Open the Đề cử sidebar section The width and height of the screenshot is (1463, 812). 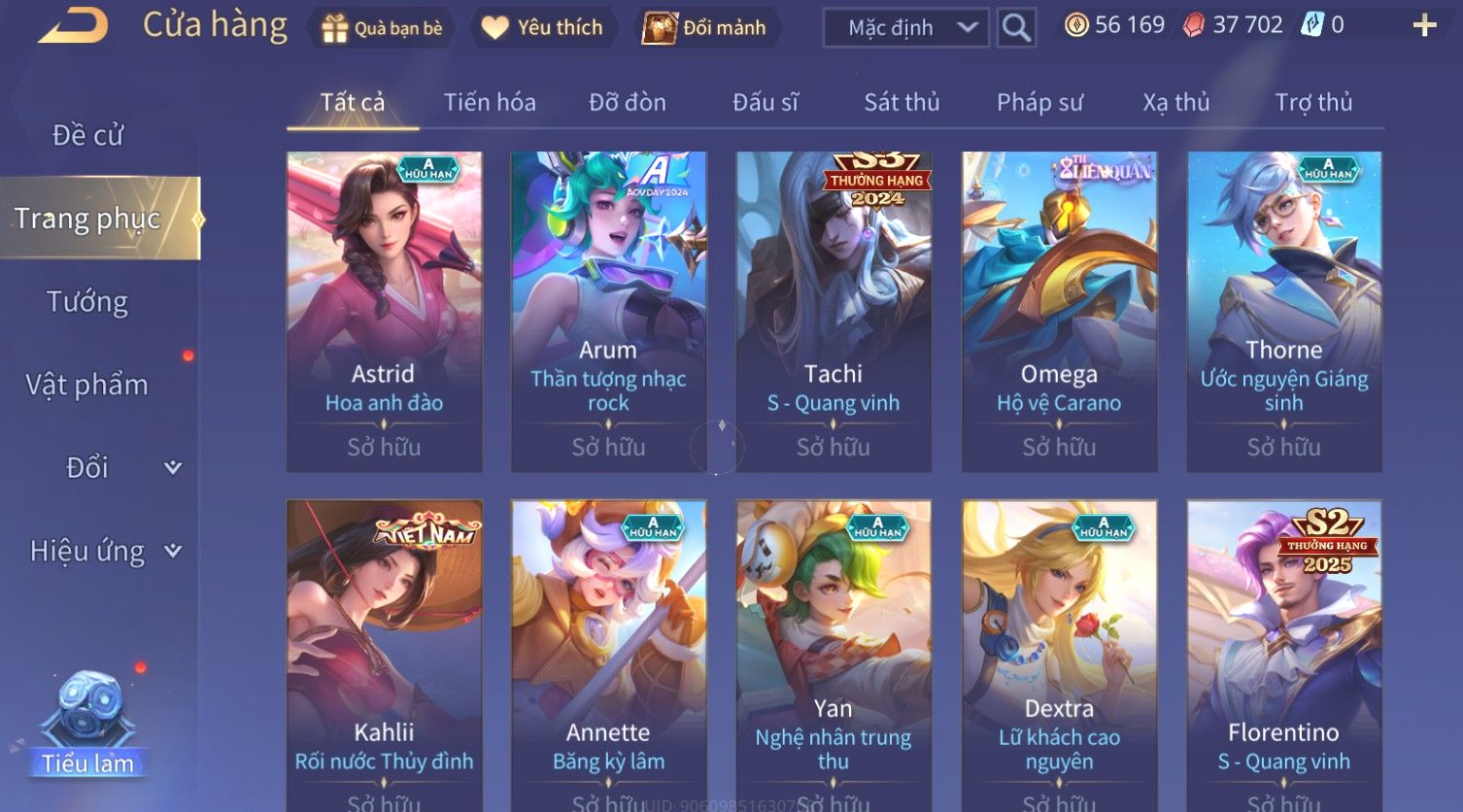tap(87, 135)
